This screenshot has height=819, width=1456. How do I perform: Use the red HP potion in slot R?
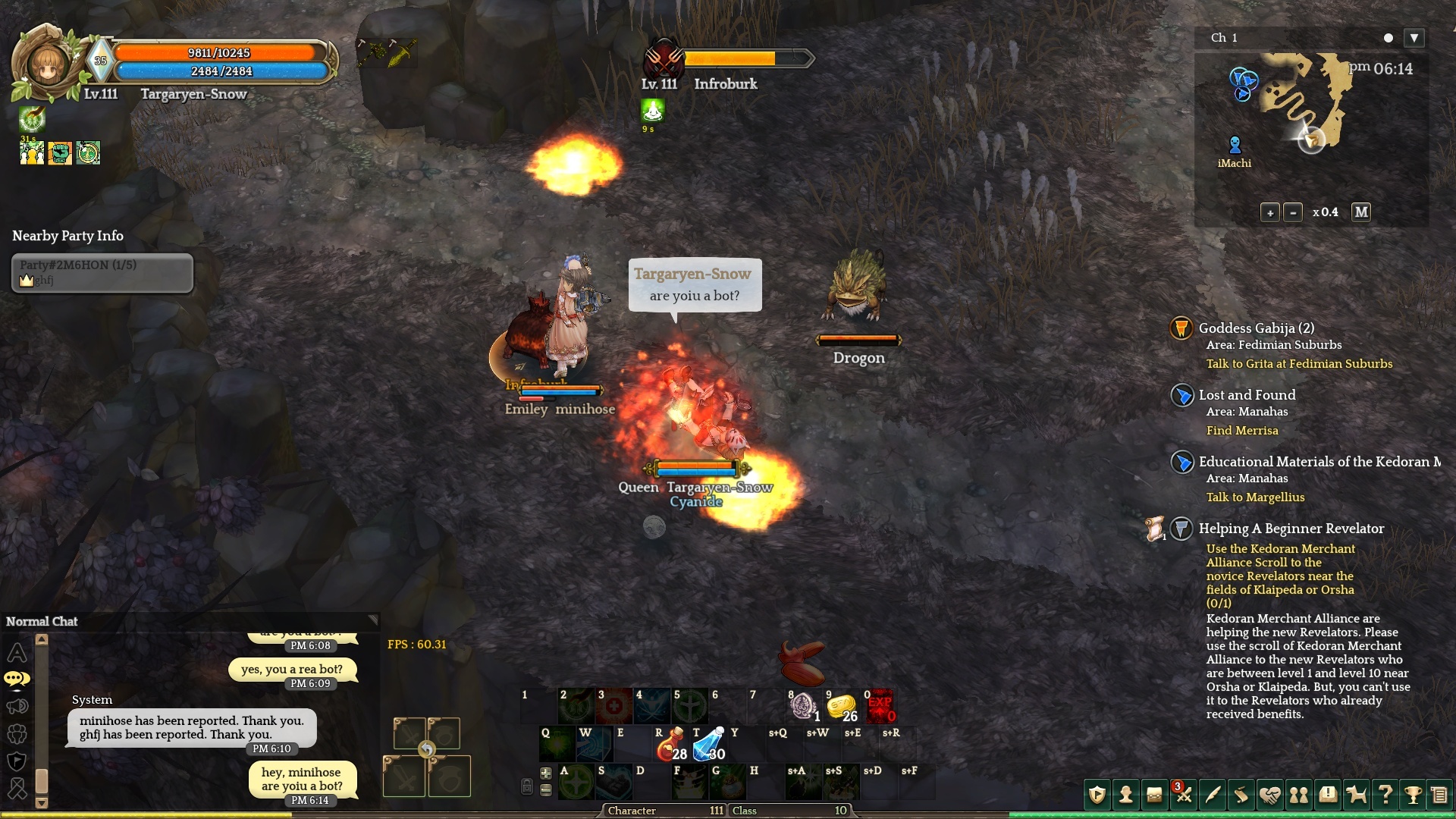point(669,745)
